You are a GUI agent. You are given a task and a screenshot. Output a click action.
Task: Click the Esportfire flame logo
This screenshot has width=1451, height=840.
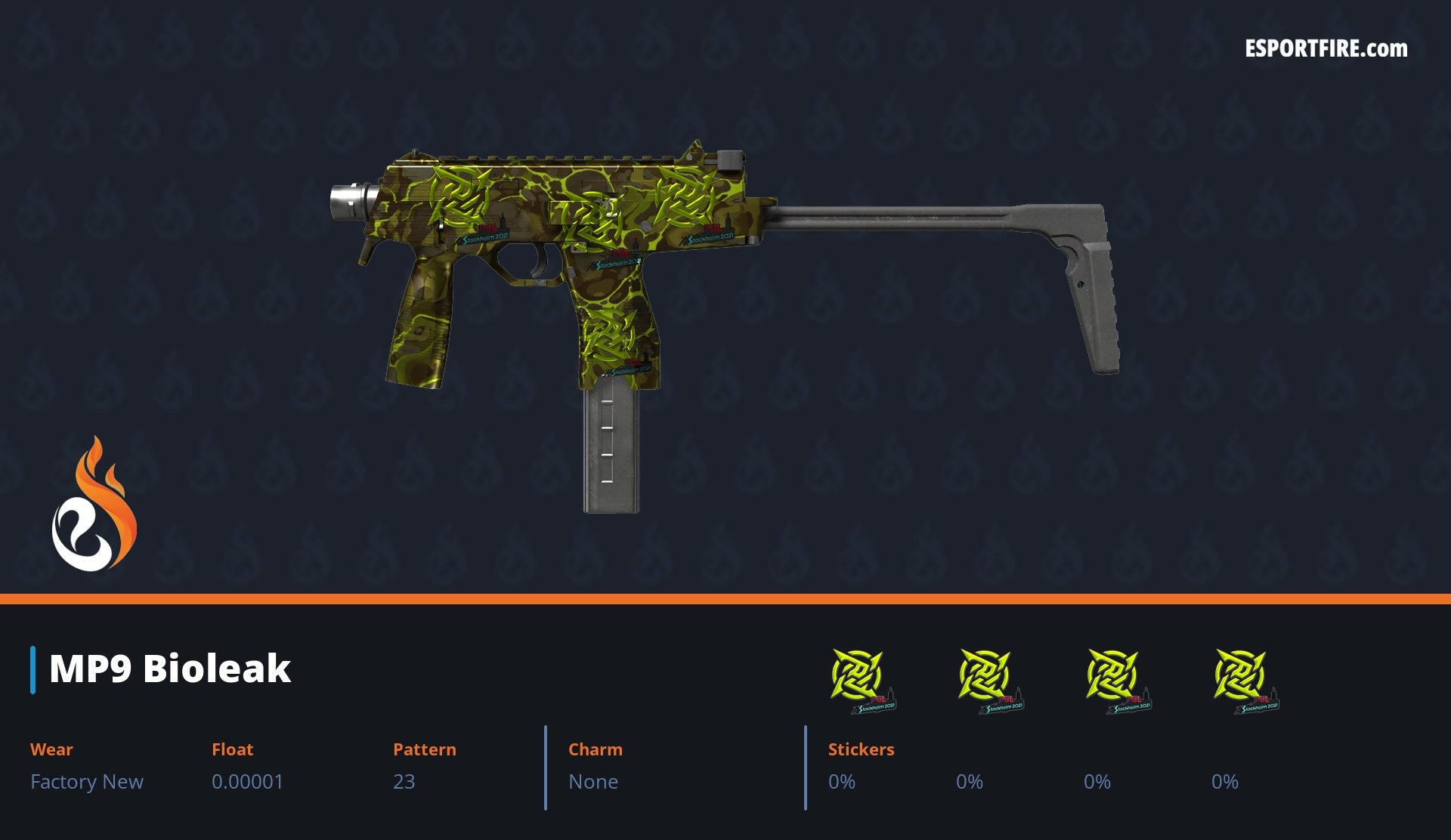click(94, 505)
